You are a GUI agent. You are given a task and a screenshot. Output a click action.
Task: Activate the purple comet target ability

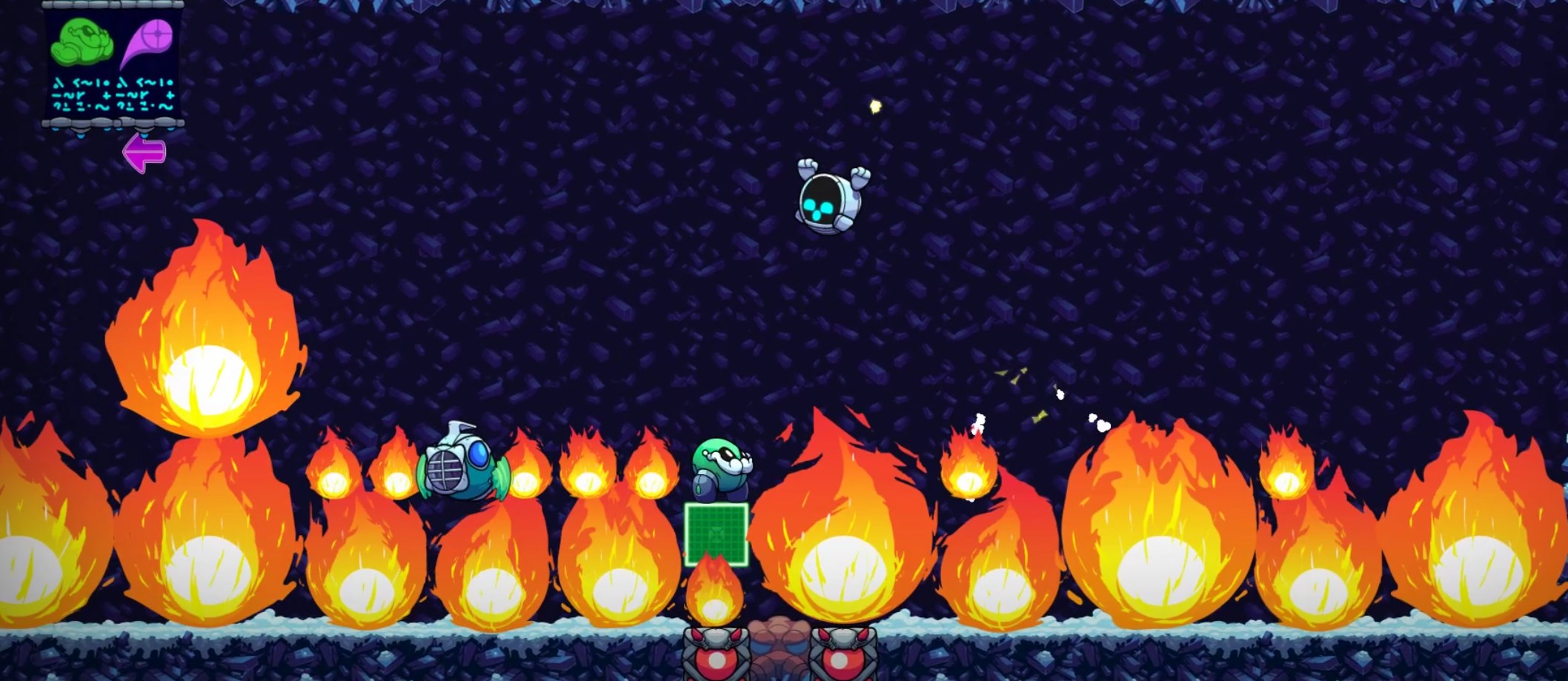click(148, 41)
